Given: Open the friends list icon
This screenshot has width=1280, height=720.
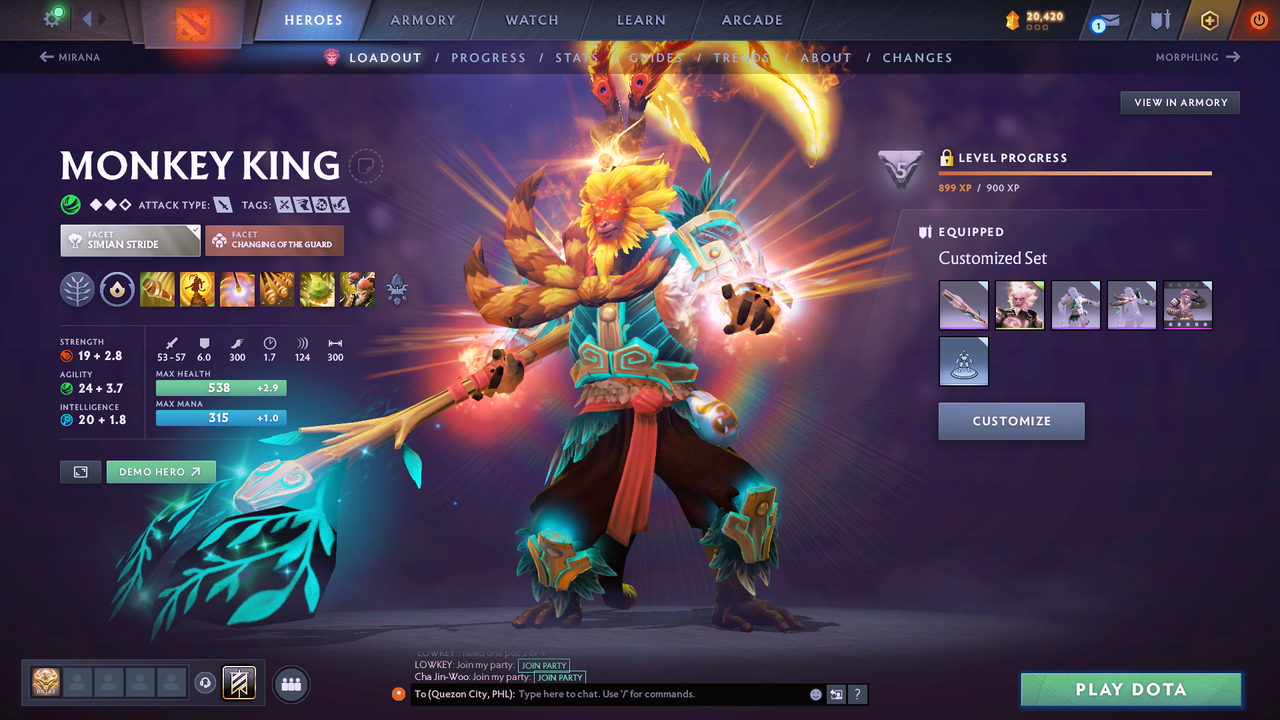Looking at the screenshot, I should [290, 684].
